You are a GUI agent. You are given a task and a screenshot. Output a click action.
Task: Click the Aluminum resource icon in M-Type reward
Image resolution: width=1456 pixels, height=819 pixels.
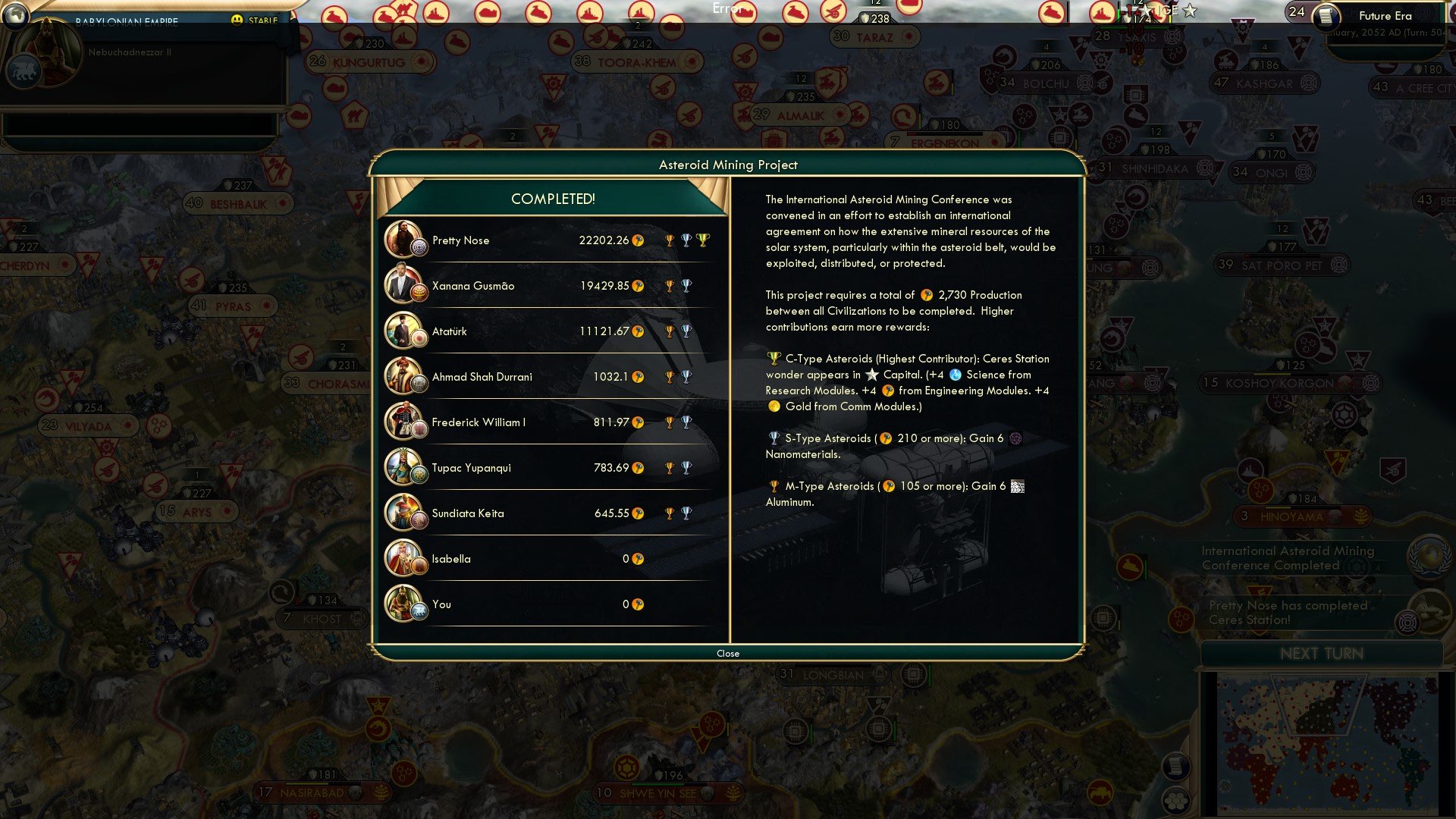1017,486
